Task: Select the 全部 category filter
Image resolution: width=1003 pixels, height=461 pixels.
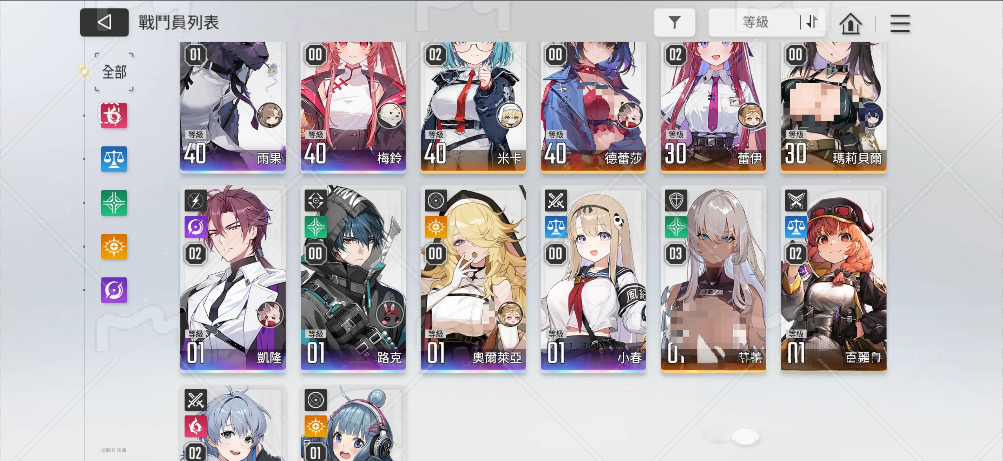Action: [114, 72]
